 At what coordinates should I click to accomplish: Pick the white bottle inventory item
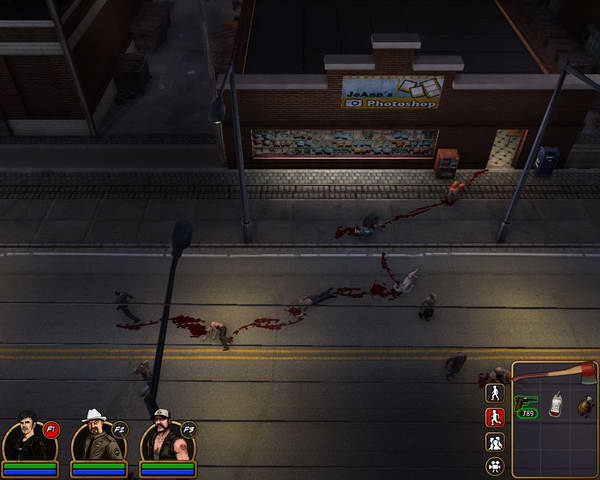coord(556,404)
